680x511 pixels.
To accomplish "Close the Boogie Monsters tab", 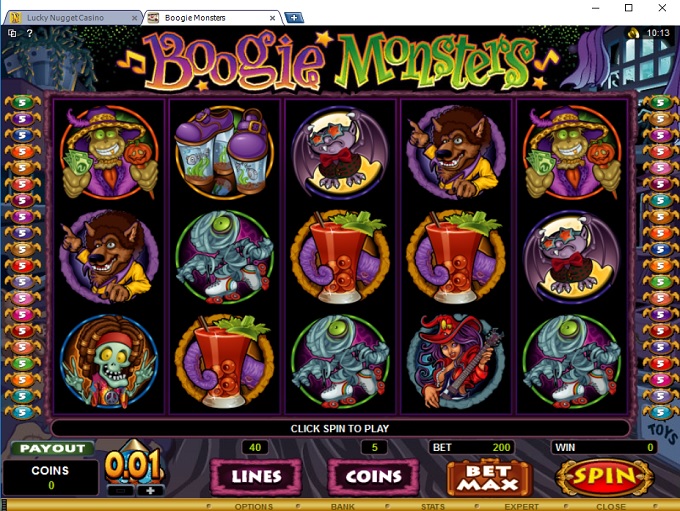I will [274, 18].
